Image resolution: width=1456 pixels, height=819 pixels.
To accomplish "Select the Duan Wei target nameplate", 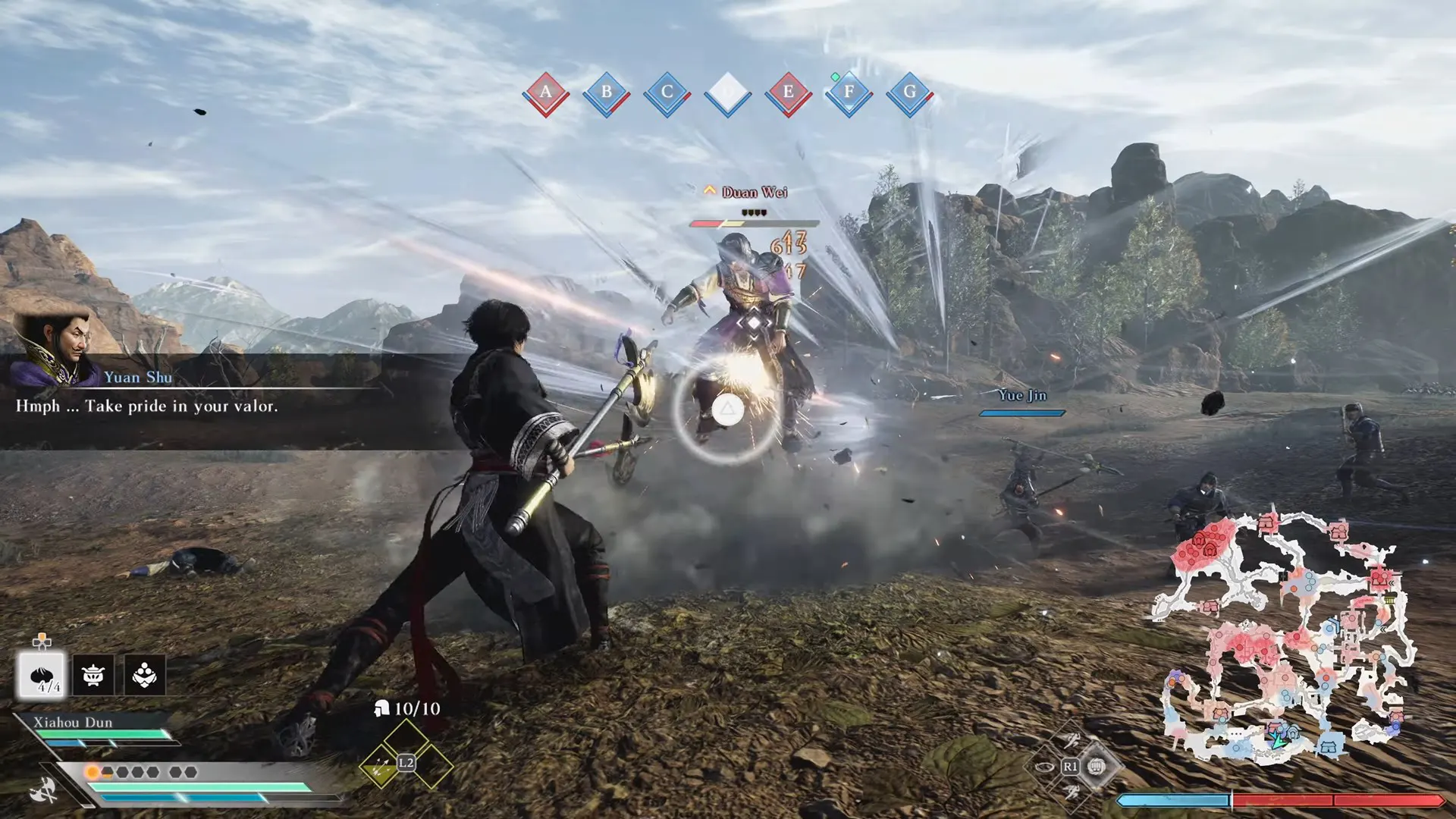I will (x=754, y=193).
